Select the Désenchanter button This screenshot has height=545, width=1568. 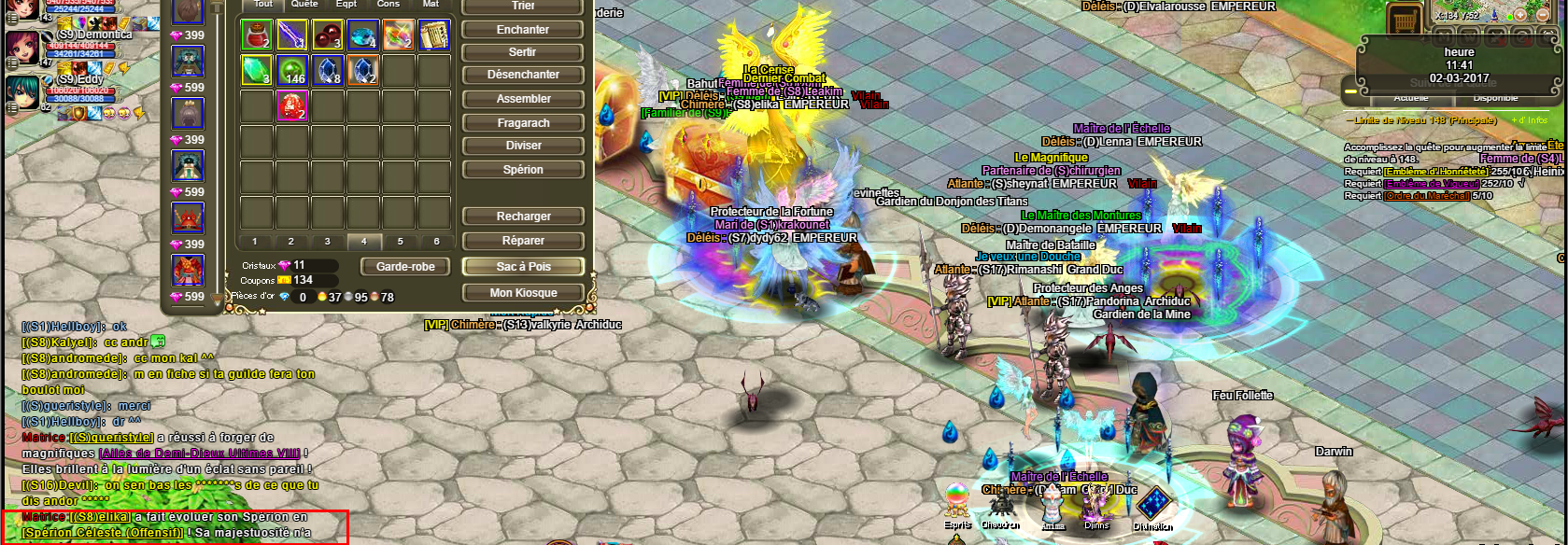[523, 75]
